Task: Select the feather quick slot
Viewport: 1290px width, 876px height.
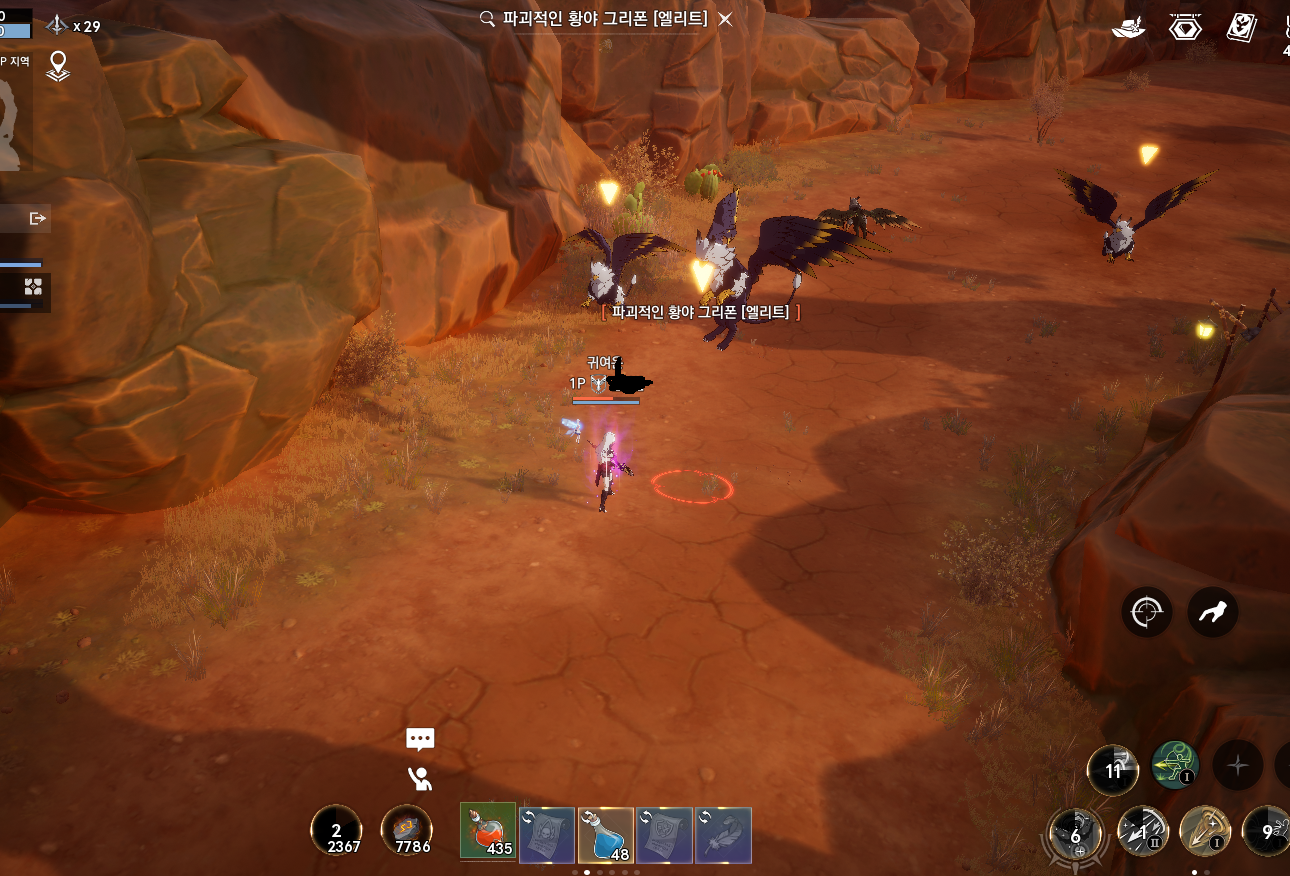Action: 723,835
